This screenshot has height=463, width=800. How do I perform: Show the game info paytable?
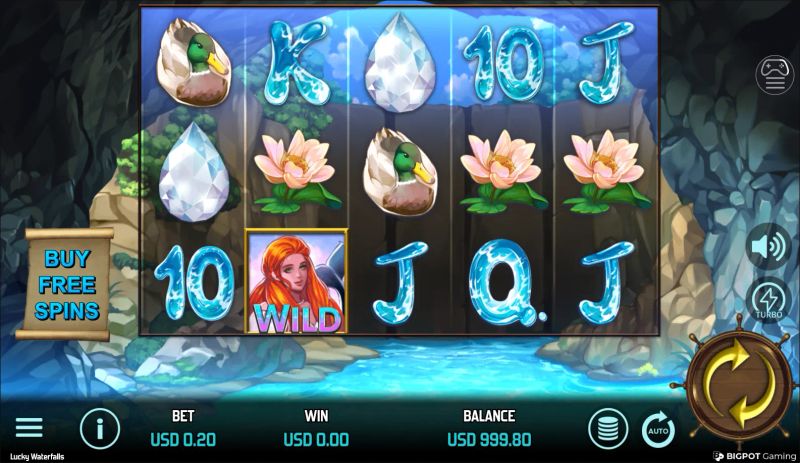pos(99,429)
